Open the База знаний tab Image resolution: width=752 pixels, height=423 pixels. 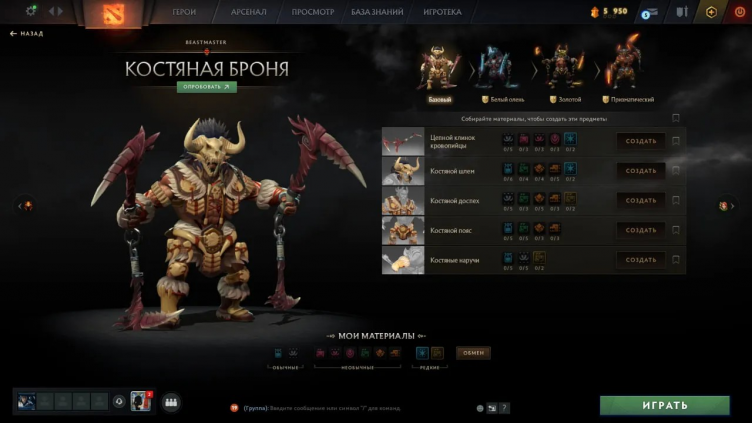tap(376, 12)
